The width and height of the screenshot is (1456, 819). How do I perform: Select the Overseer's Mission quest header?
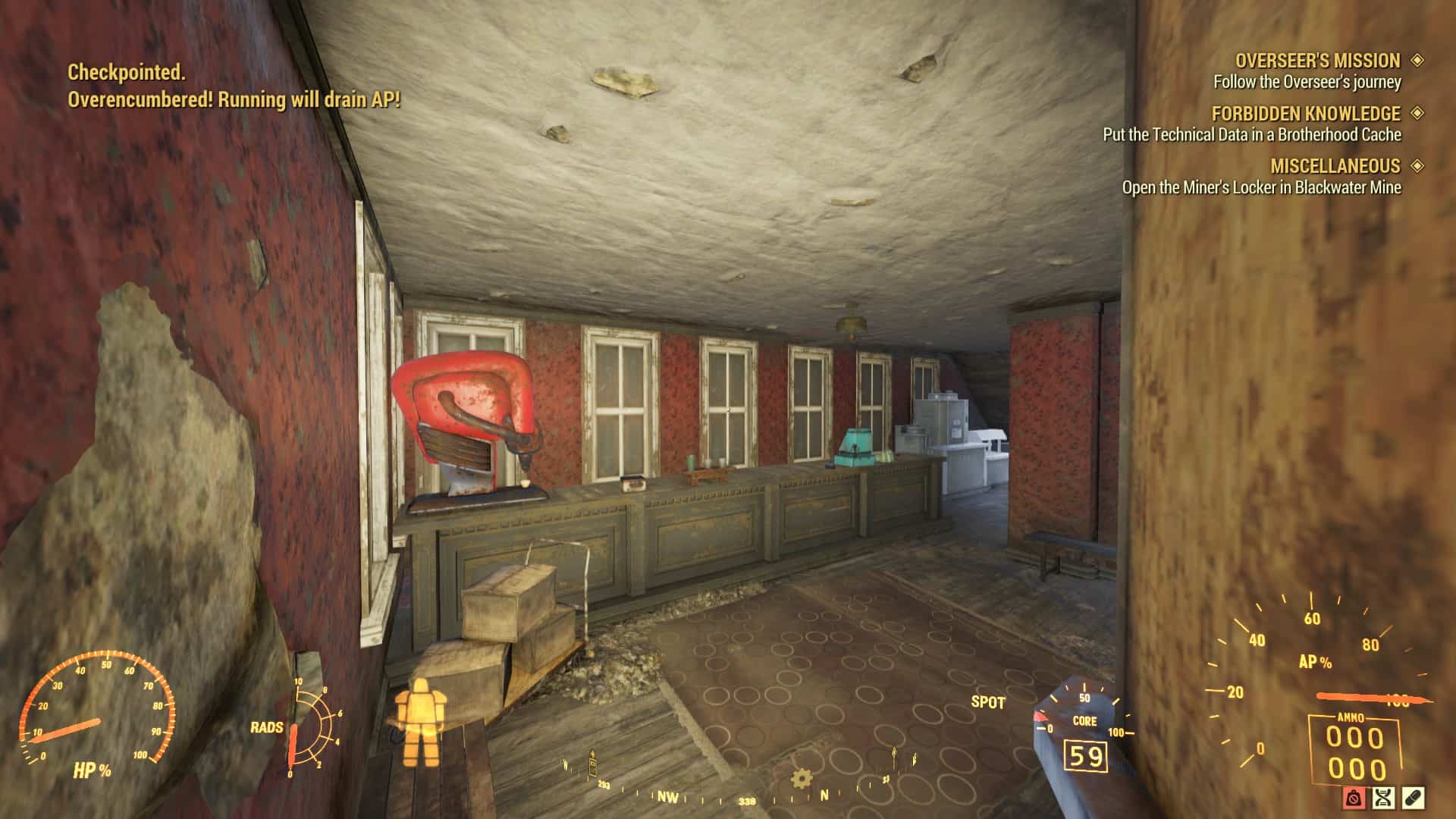pos(1317,61)
